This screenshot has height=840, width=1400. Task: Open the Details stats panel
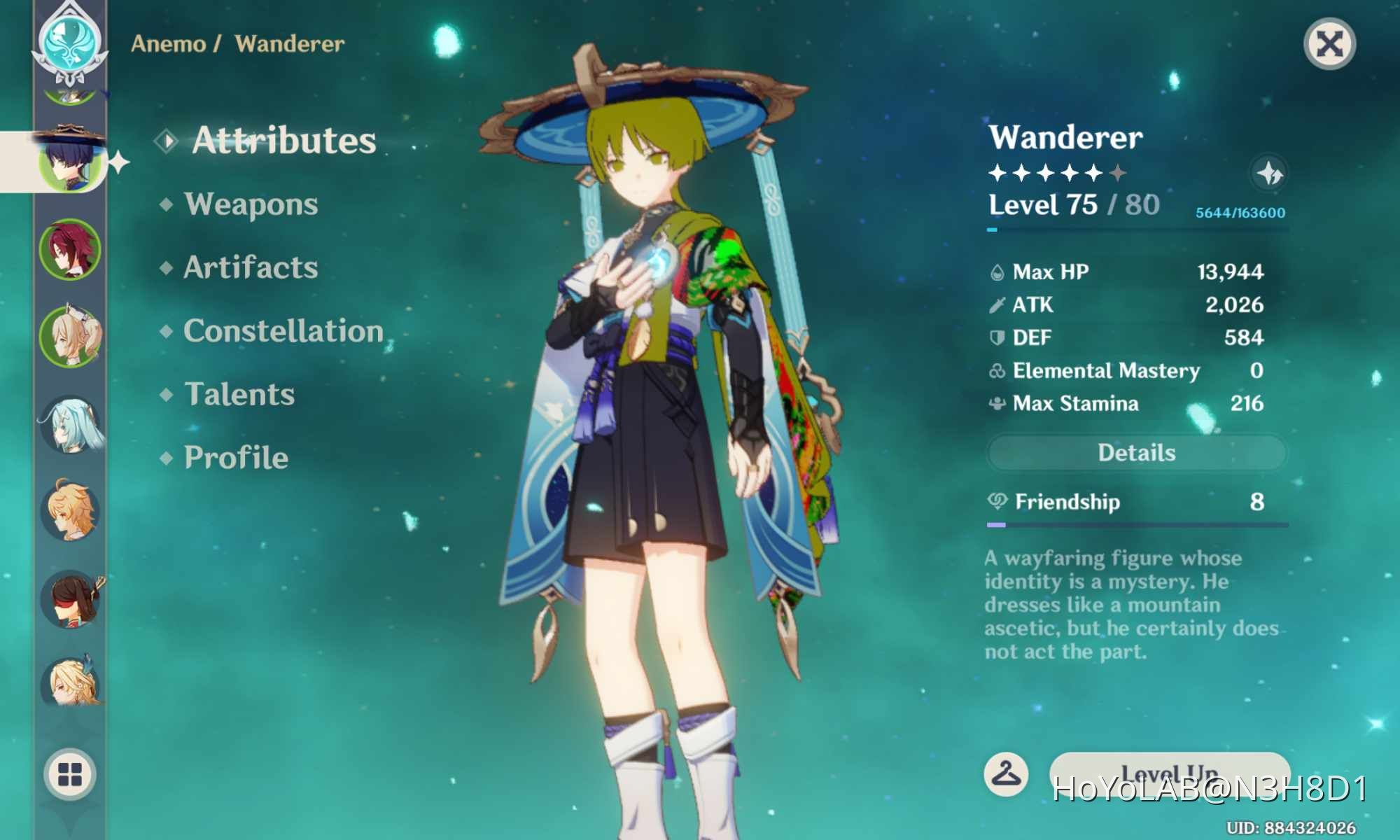(1136, 453)
